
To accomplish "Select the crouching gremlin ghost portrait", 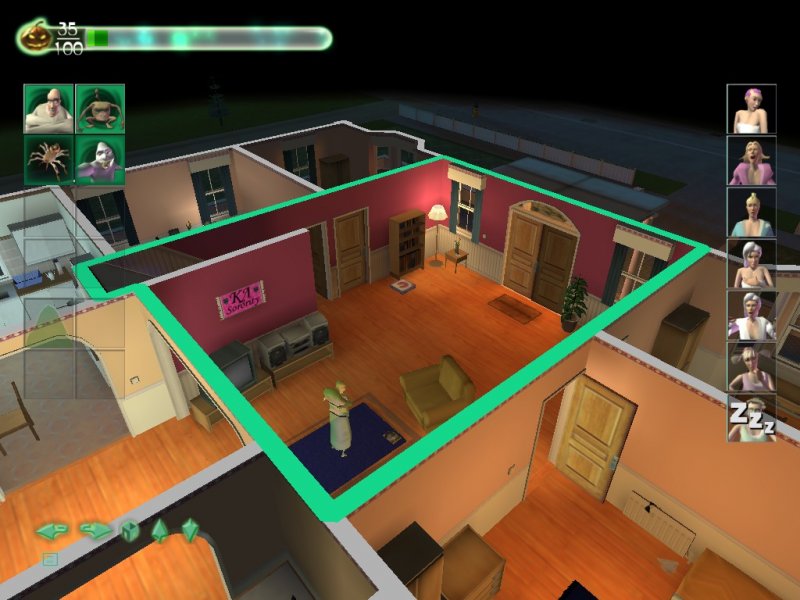I will tap(100, 109).
